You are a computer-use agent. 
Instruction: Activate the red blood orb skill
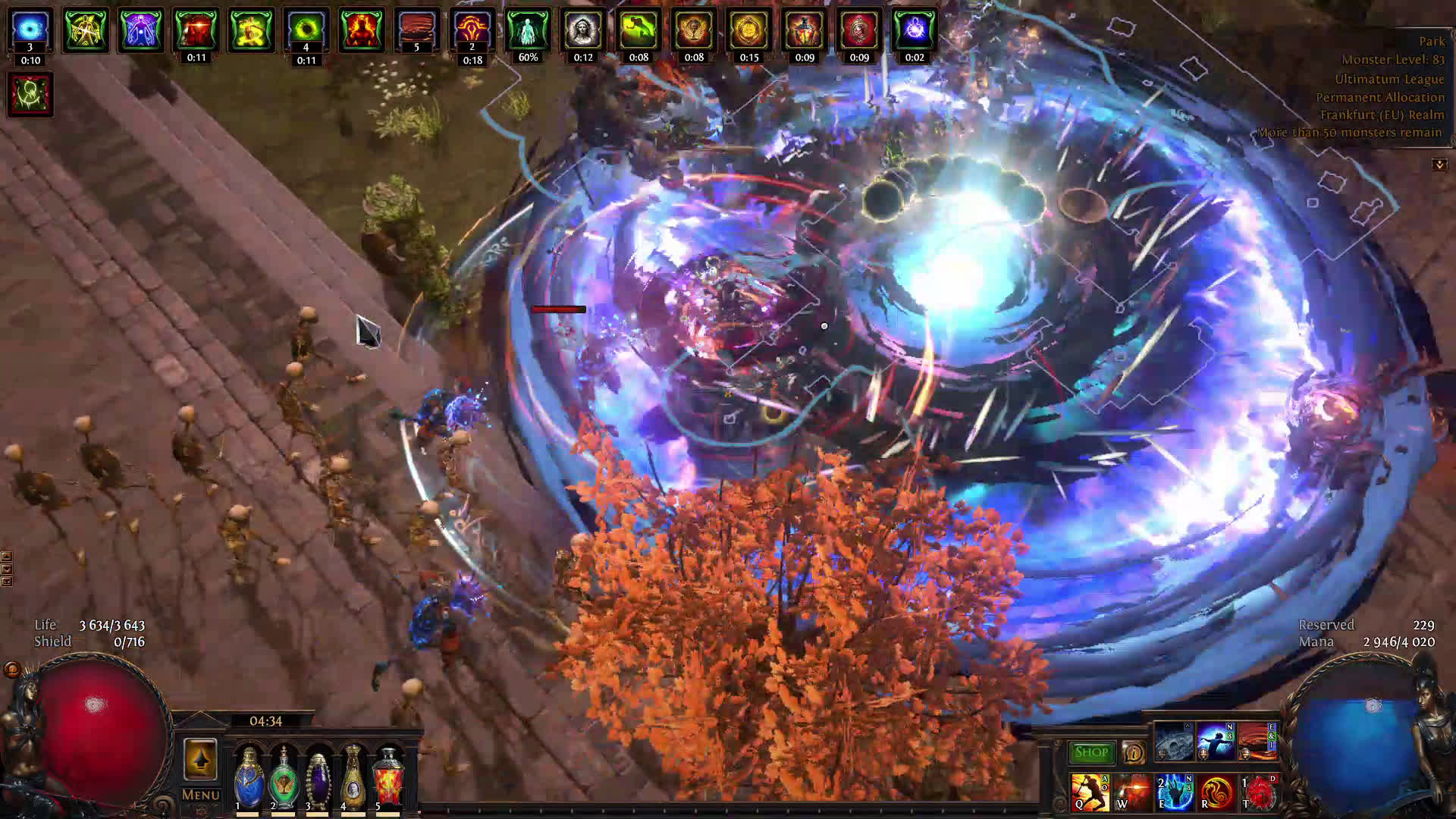click(1259, 792)
